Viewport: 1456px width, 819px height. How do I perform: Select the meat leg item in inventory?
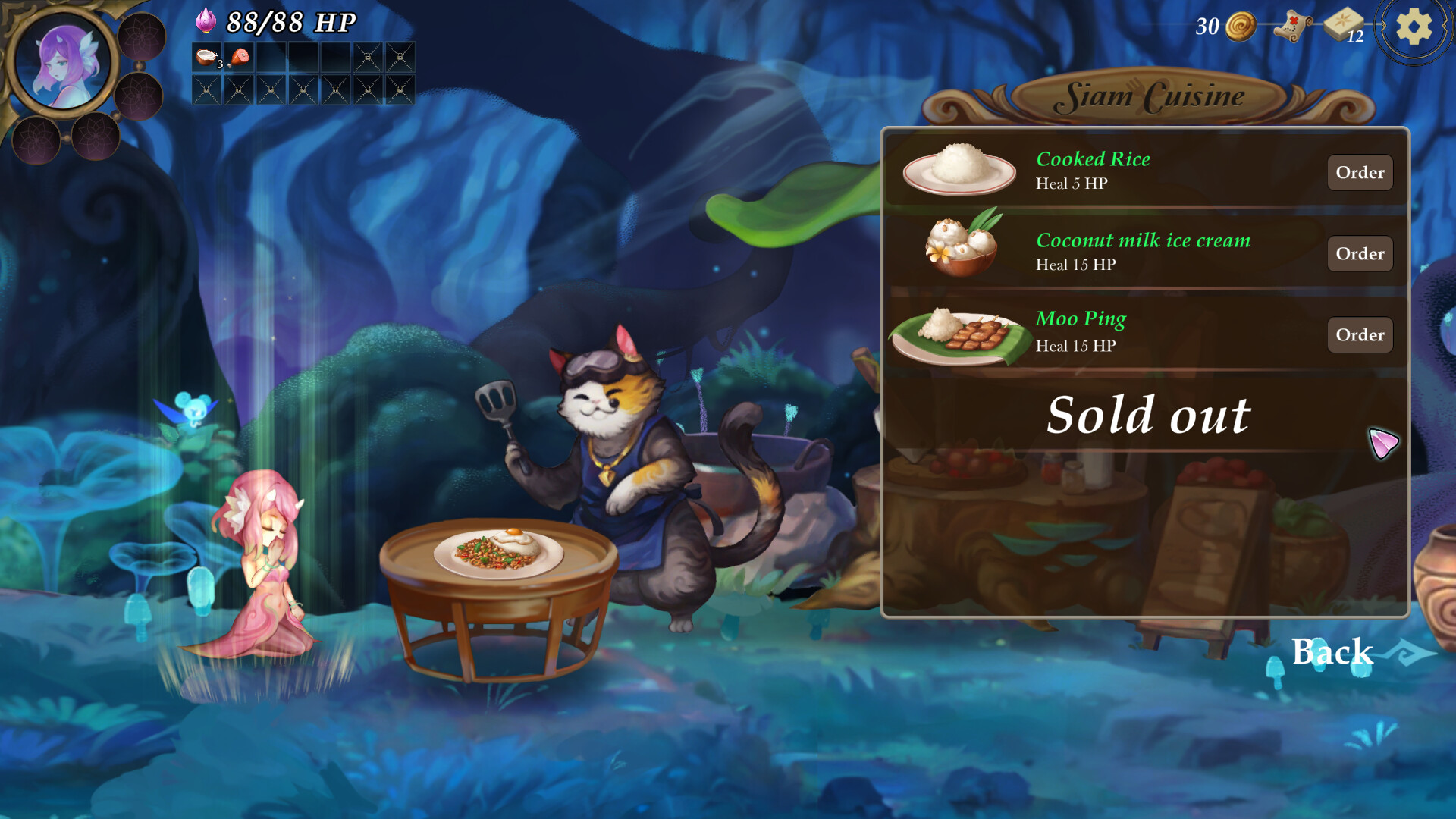[x=237, y=56]
